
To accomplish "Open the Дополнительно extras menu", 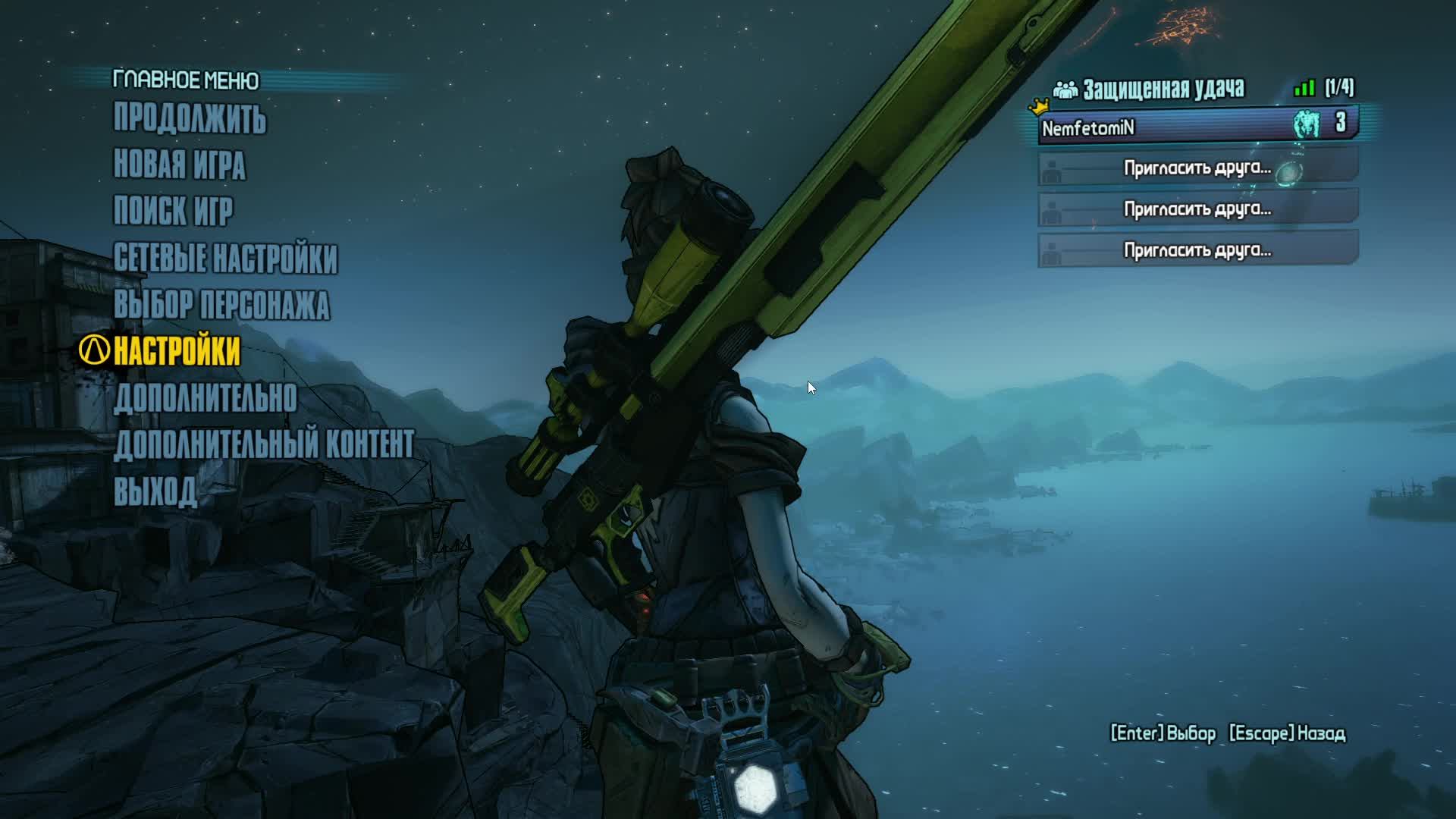I will pos(205,398).
